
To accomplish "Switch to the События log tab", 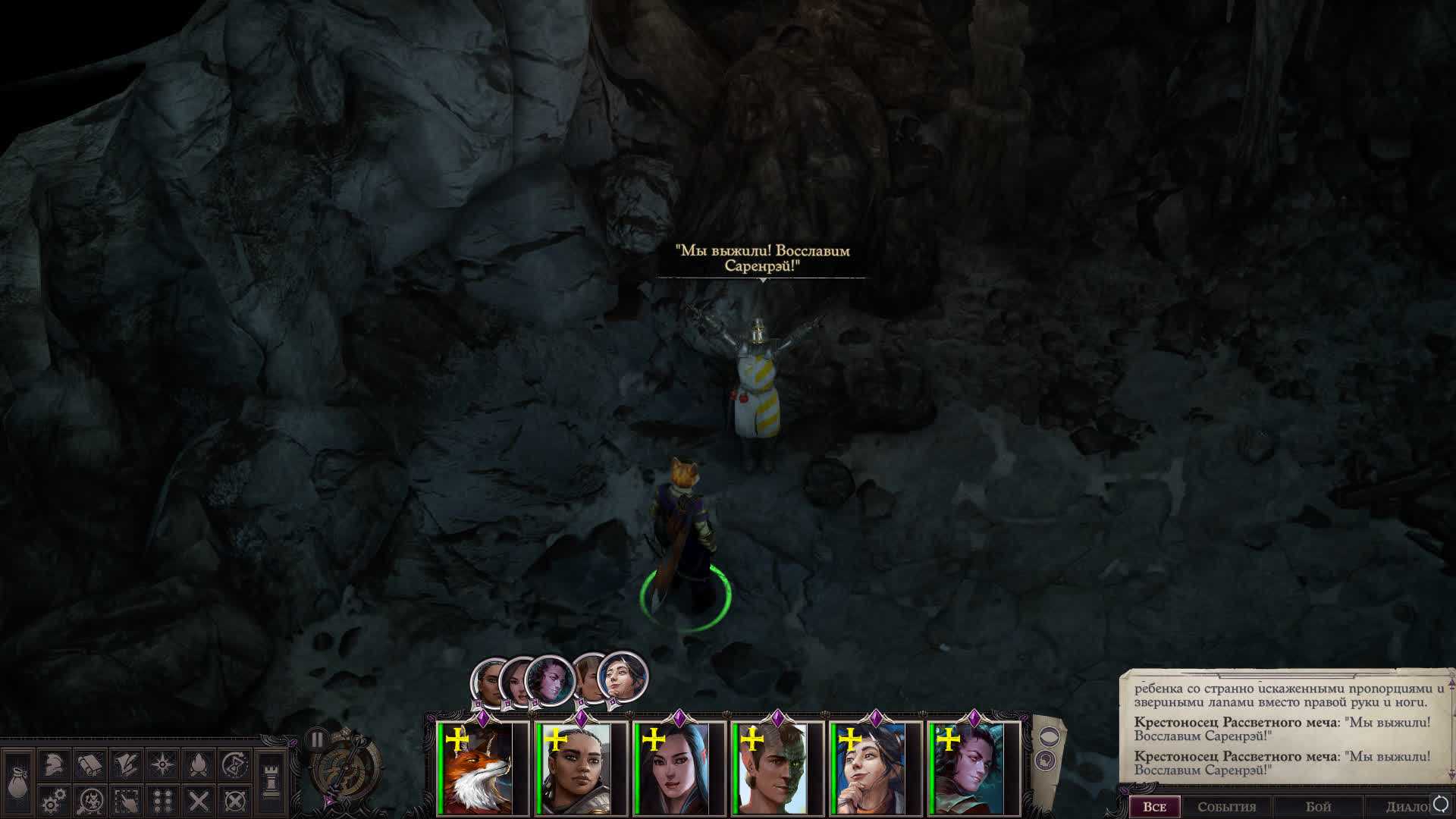I will click(1226, 807).
